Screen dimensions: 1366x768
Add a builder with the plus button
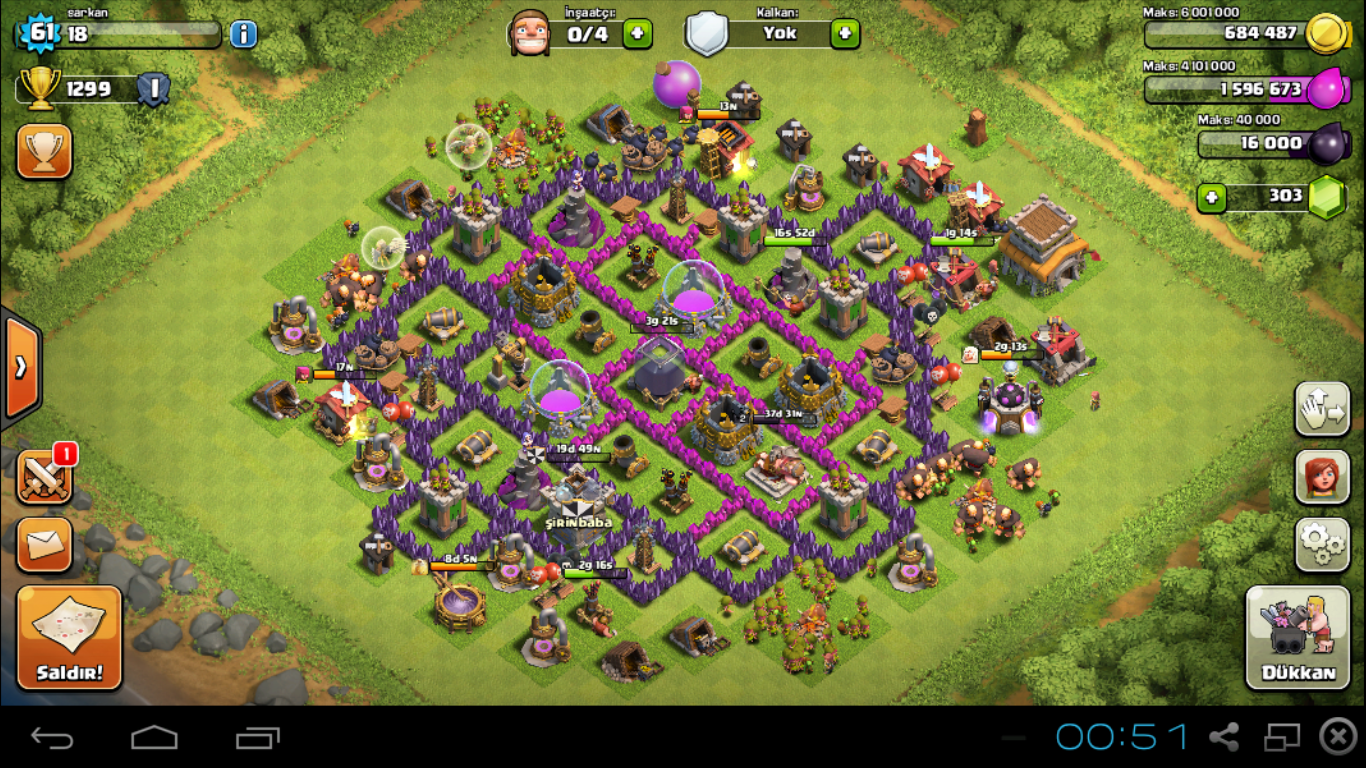coord(637,34)
